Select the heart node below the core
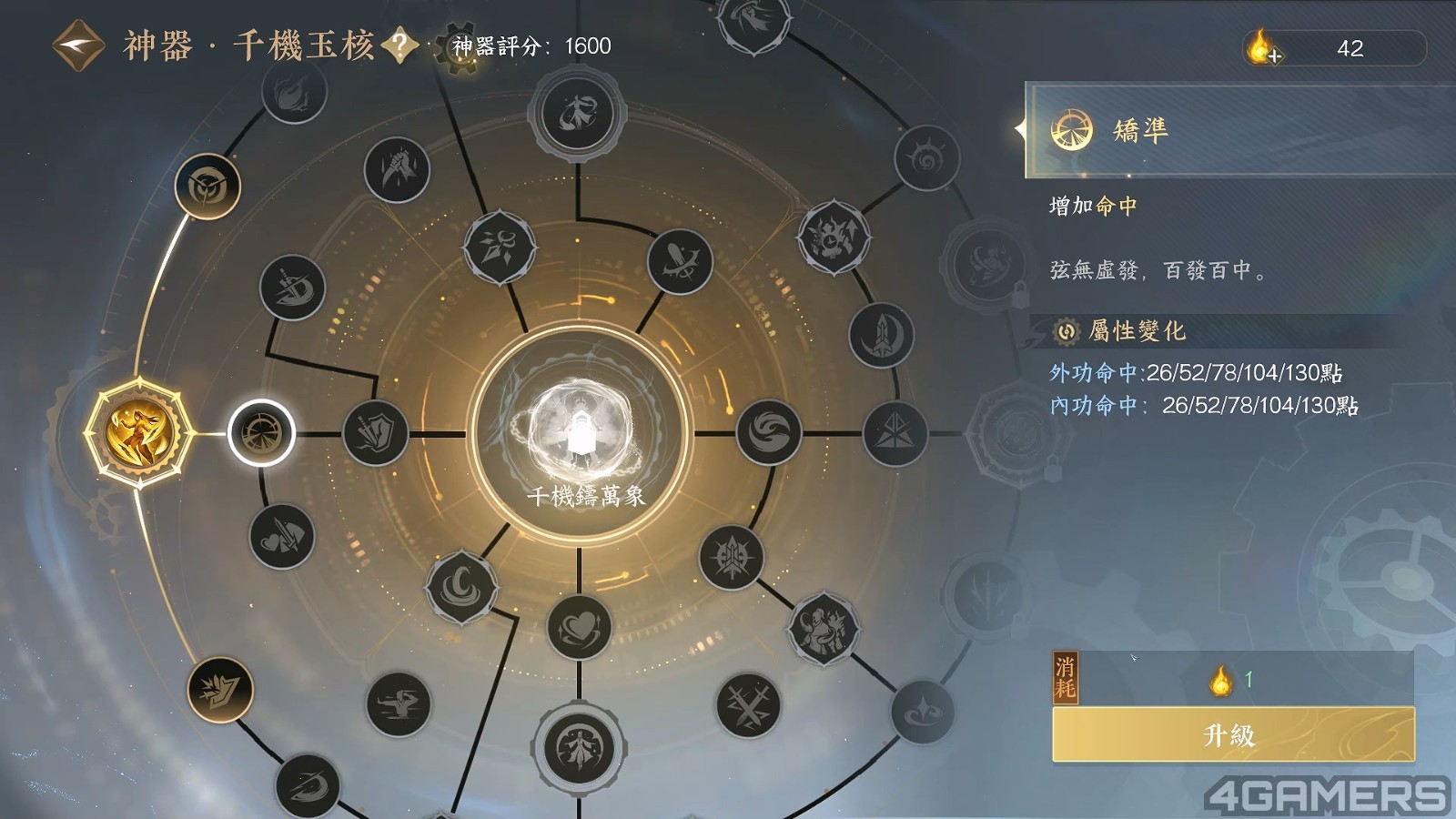1456x819 pixels. click(580, 627)
